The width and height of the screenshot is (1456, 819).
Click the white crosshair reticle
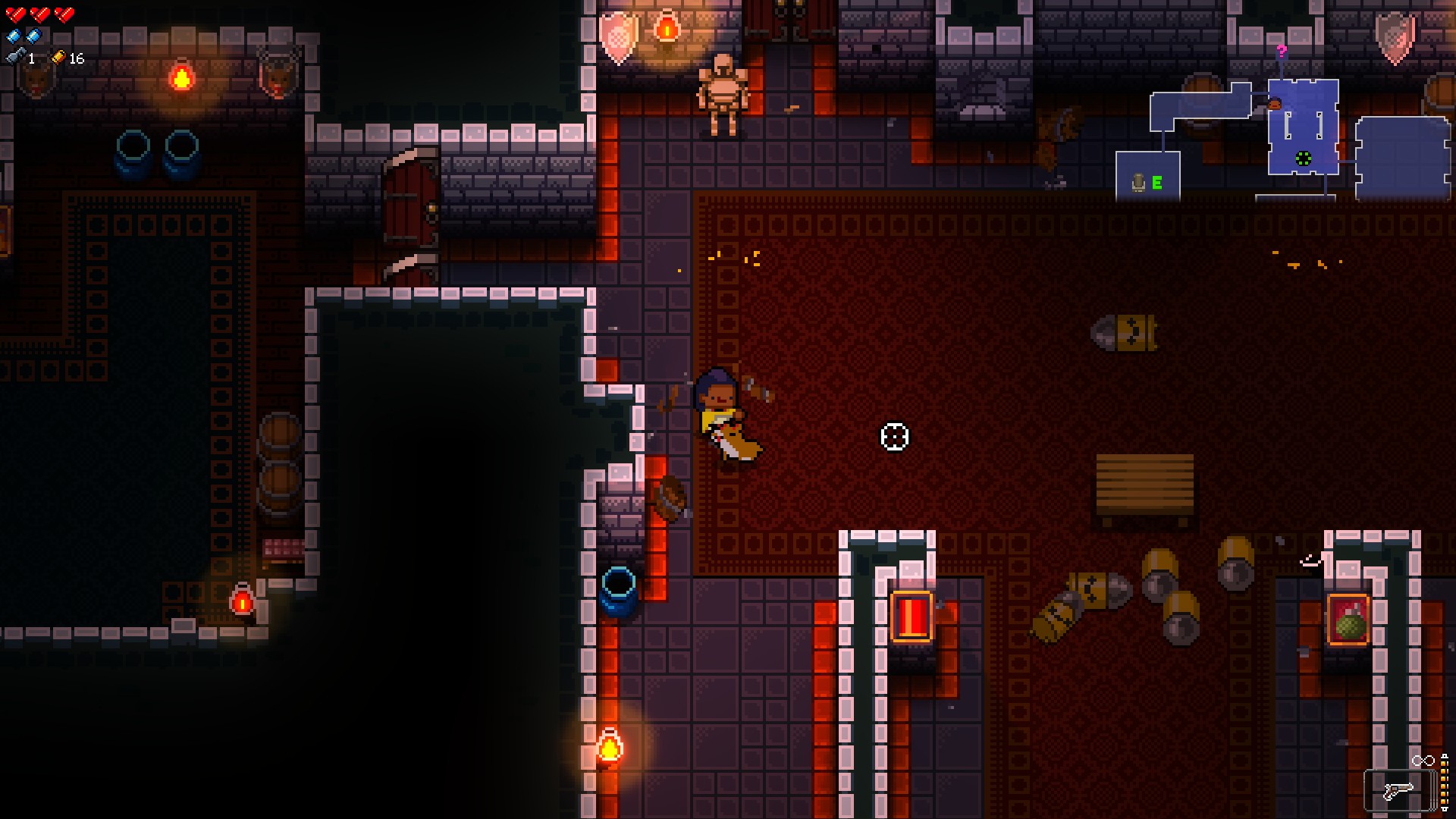coord(895,438)
